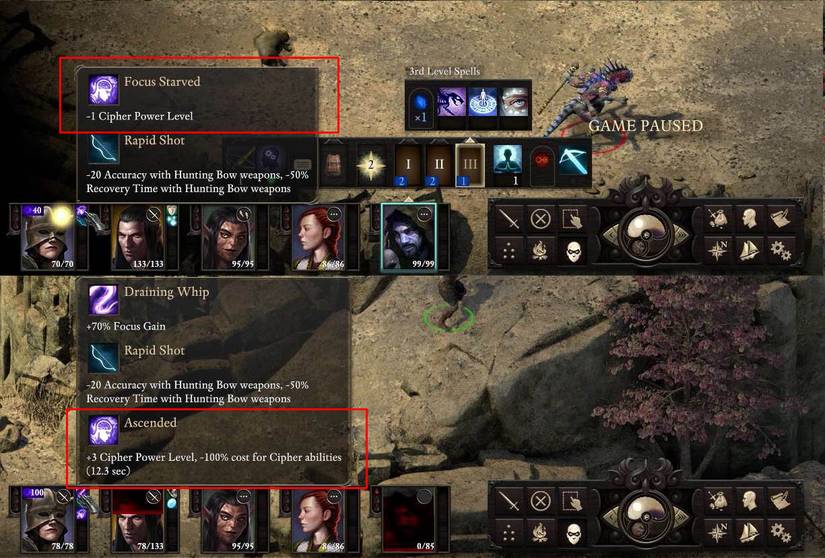Open the starburst slot numbered 2
This screenshot has width=825, height=558.
(x=372, y=162)
